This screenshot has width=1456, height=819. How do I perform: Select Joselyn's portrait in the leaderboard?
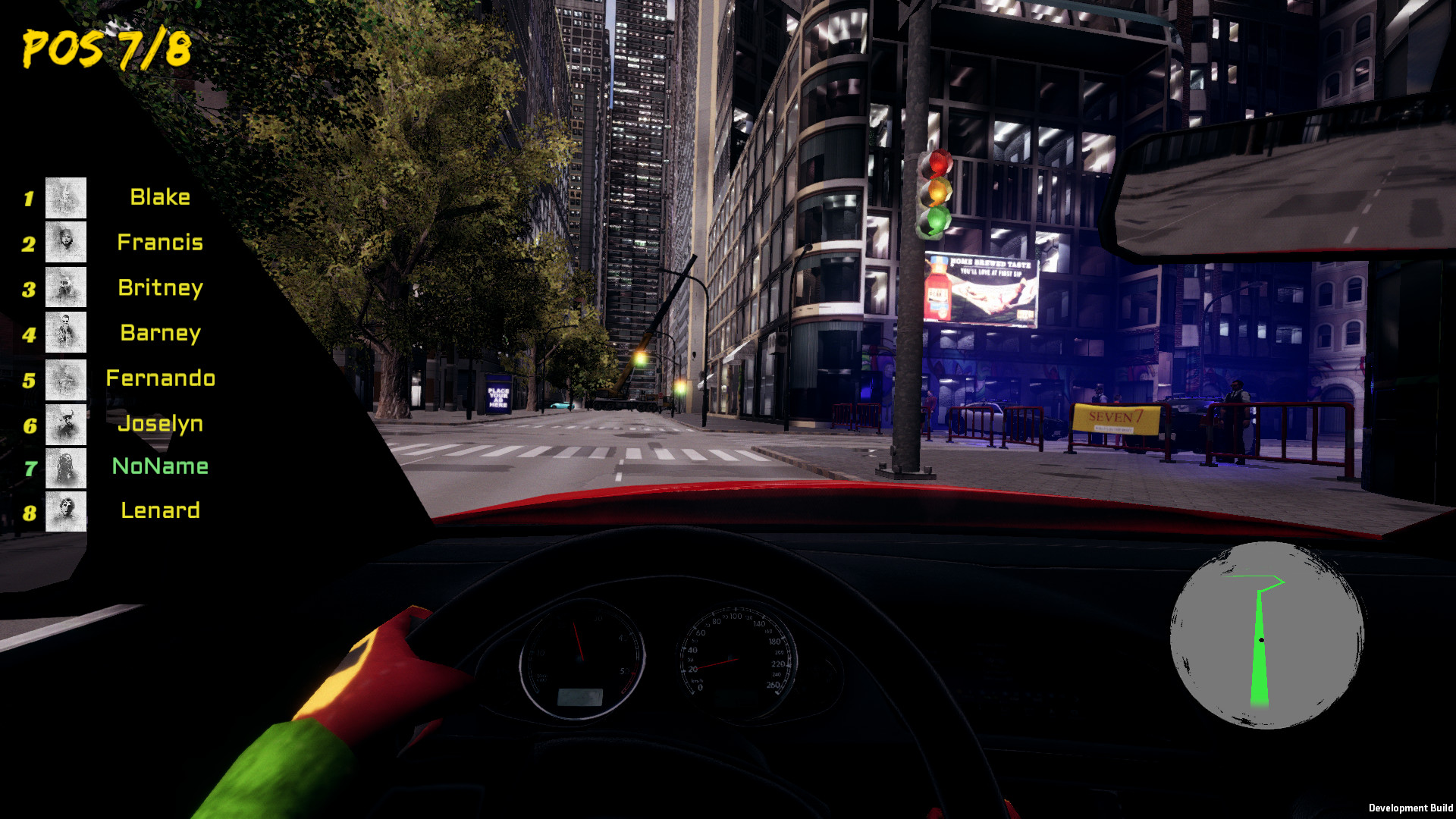point(65,422)
